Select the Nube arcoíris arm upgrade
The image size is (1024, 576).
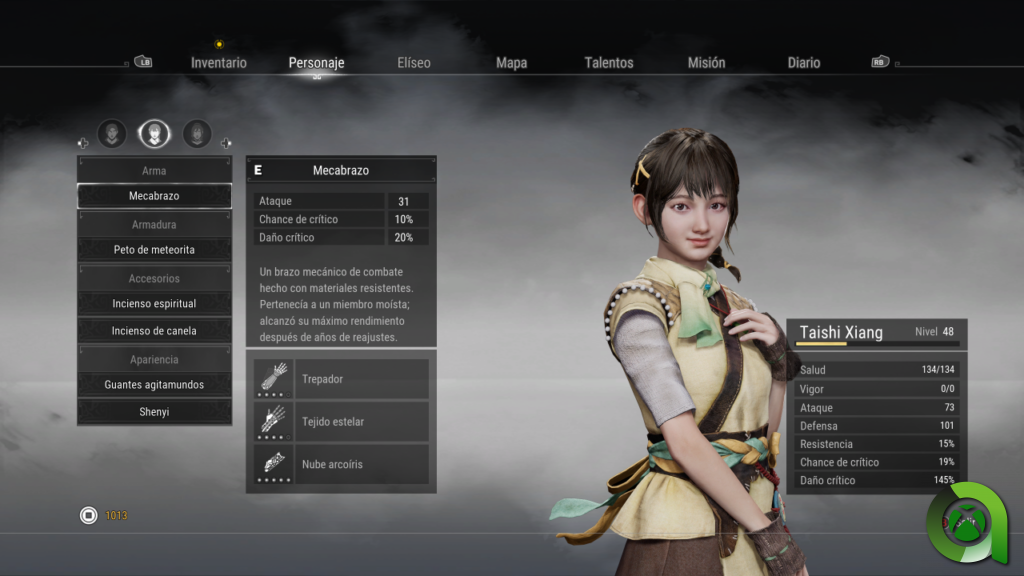(341, 464)
